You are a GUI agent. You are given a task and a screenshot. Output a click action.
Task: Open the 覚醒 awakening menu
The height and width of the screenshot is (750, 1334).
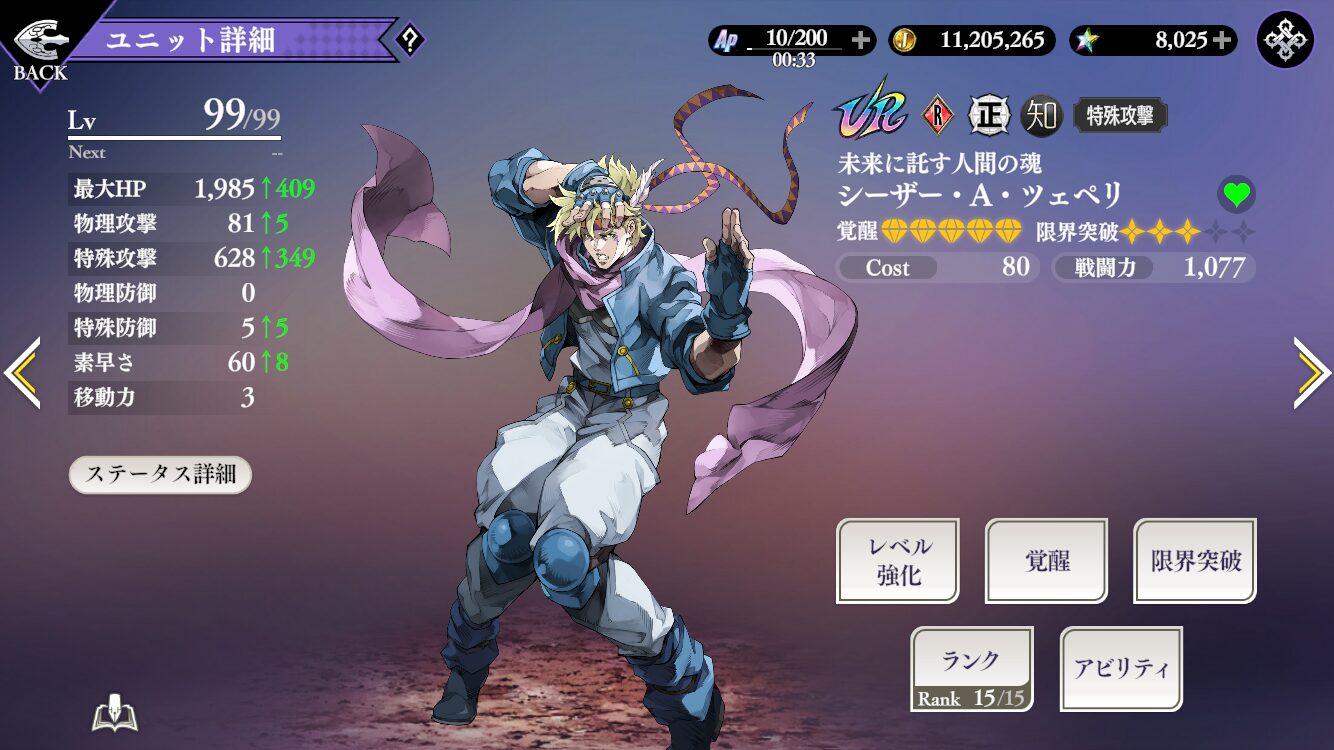point(1047,561)
